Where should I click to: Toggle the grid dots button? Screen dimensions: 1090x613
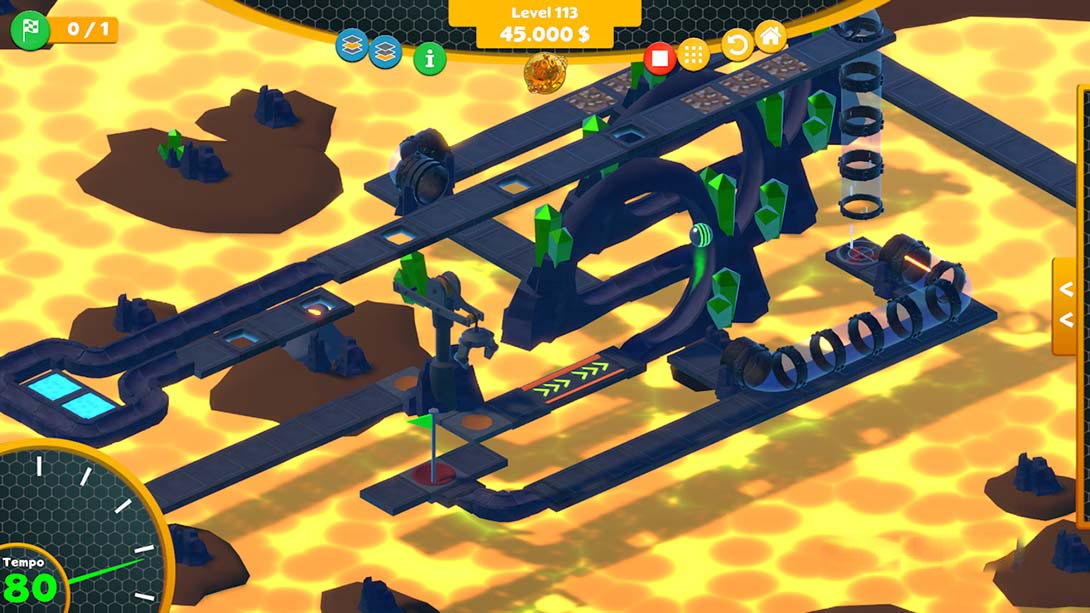(694, 54)
